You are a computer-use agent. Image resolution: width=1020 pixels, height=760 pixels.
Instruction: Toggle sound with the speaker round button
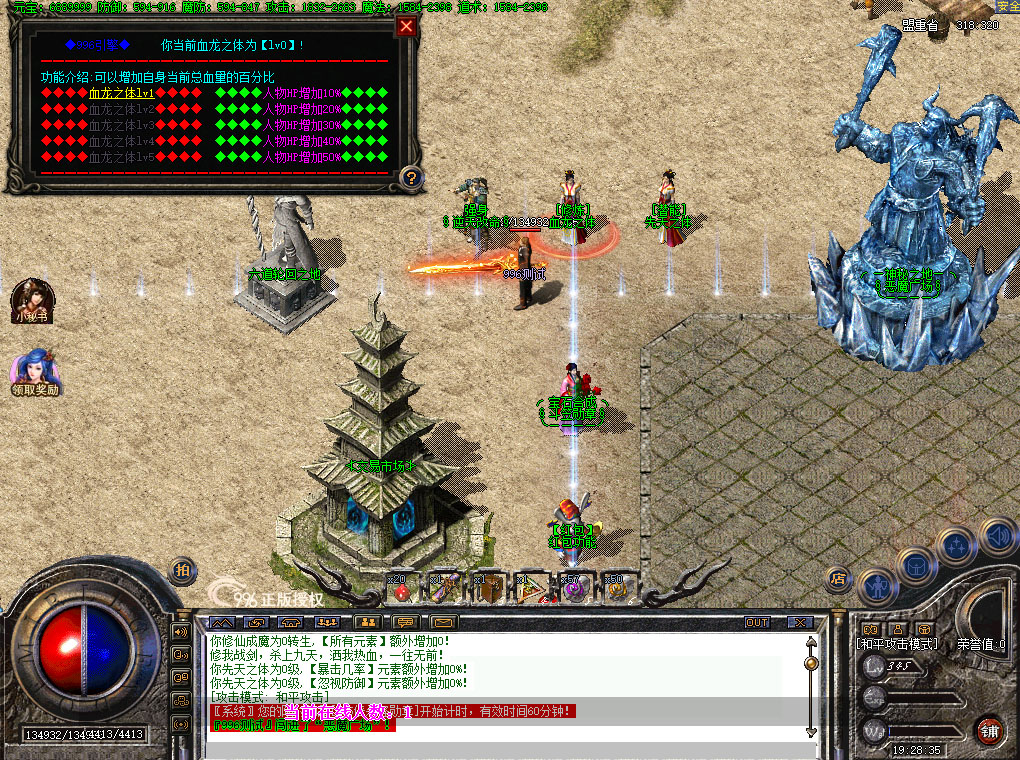997,535
